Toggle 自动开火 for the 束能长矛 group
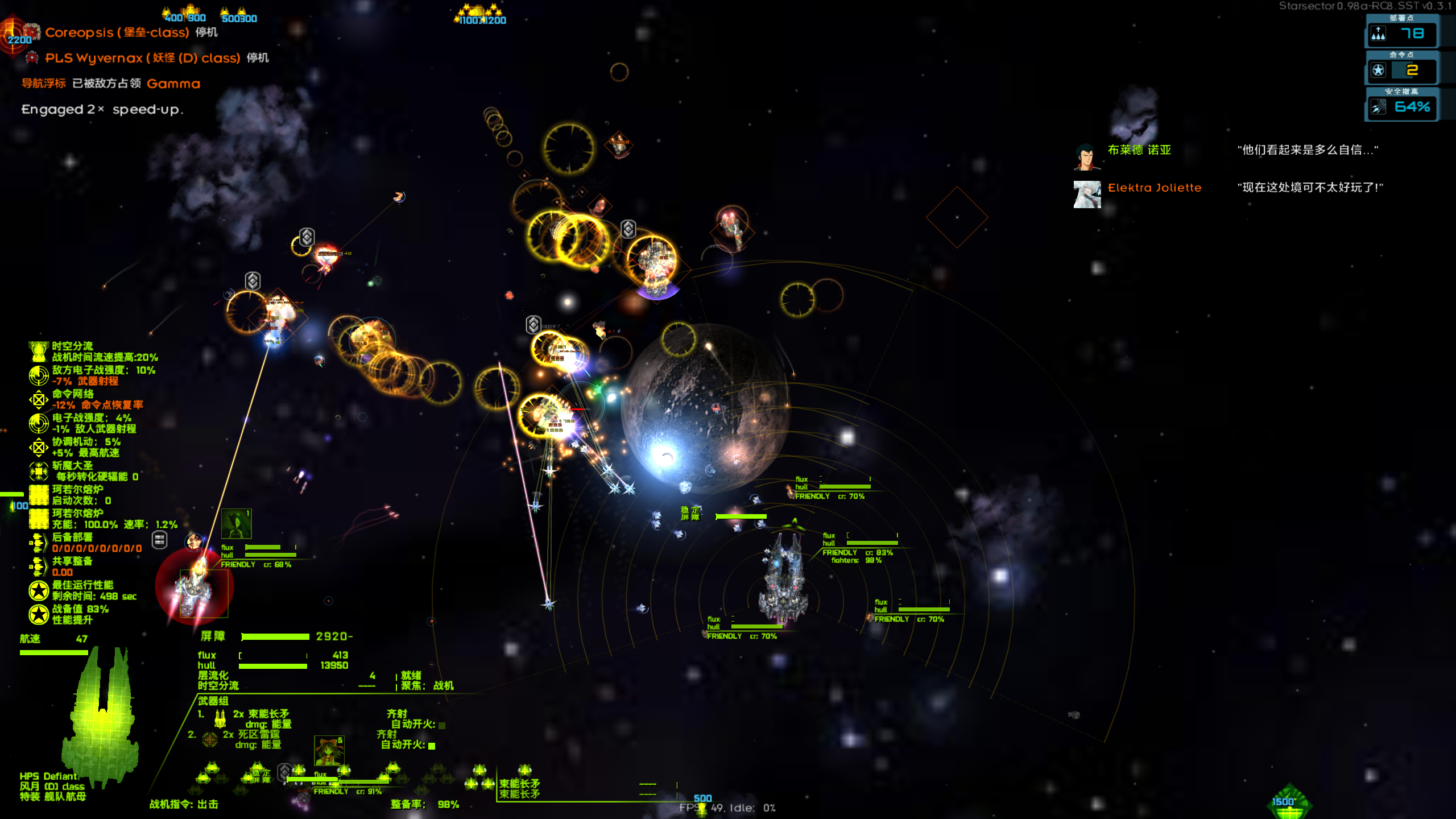Viewport: 1456px width, 819px height. [x=442, y=725]
